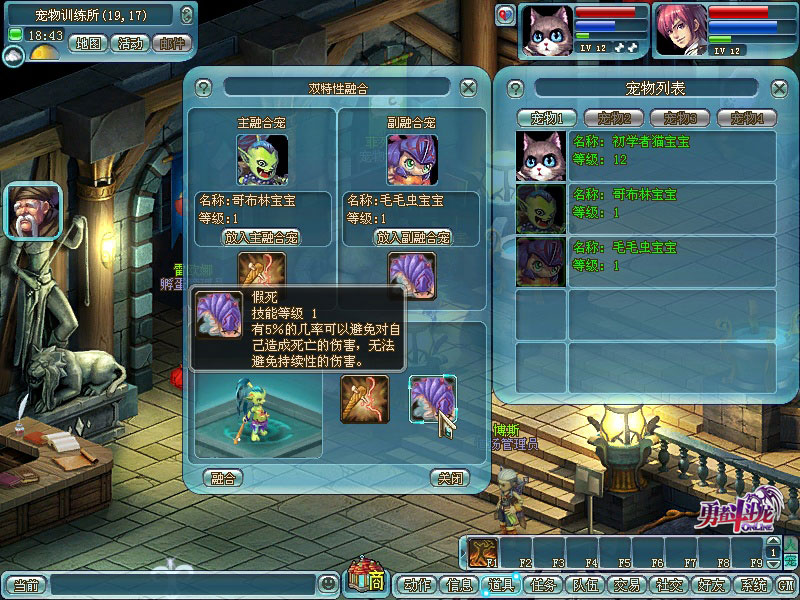Open the gift box shop icon
Screen dimensions: 800x600
coord(366,580)
